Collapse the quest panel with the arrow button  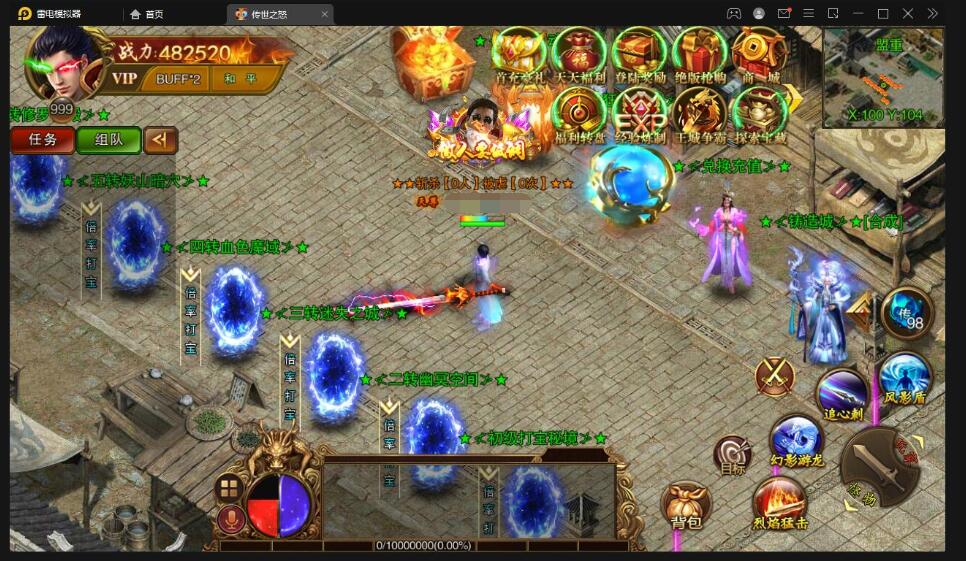160,140
